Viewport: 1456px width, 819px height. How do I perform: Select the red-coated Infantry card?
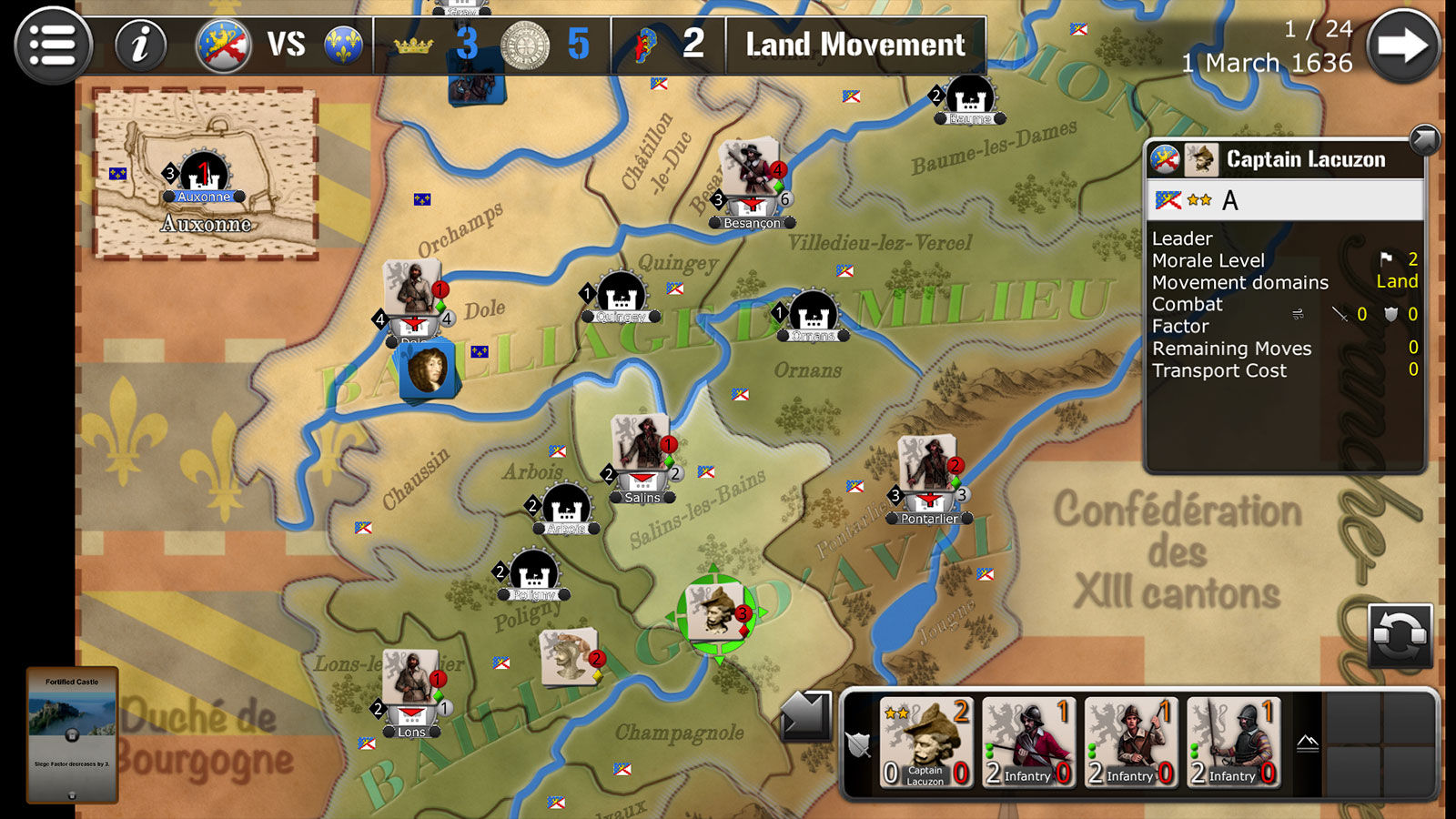click(1028, 742)
